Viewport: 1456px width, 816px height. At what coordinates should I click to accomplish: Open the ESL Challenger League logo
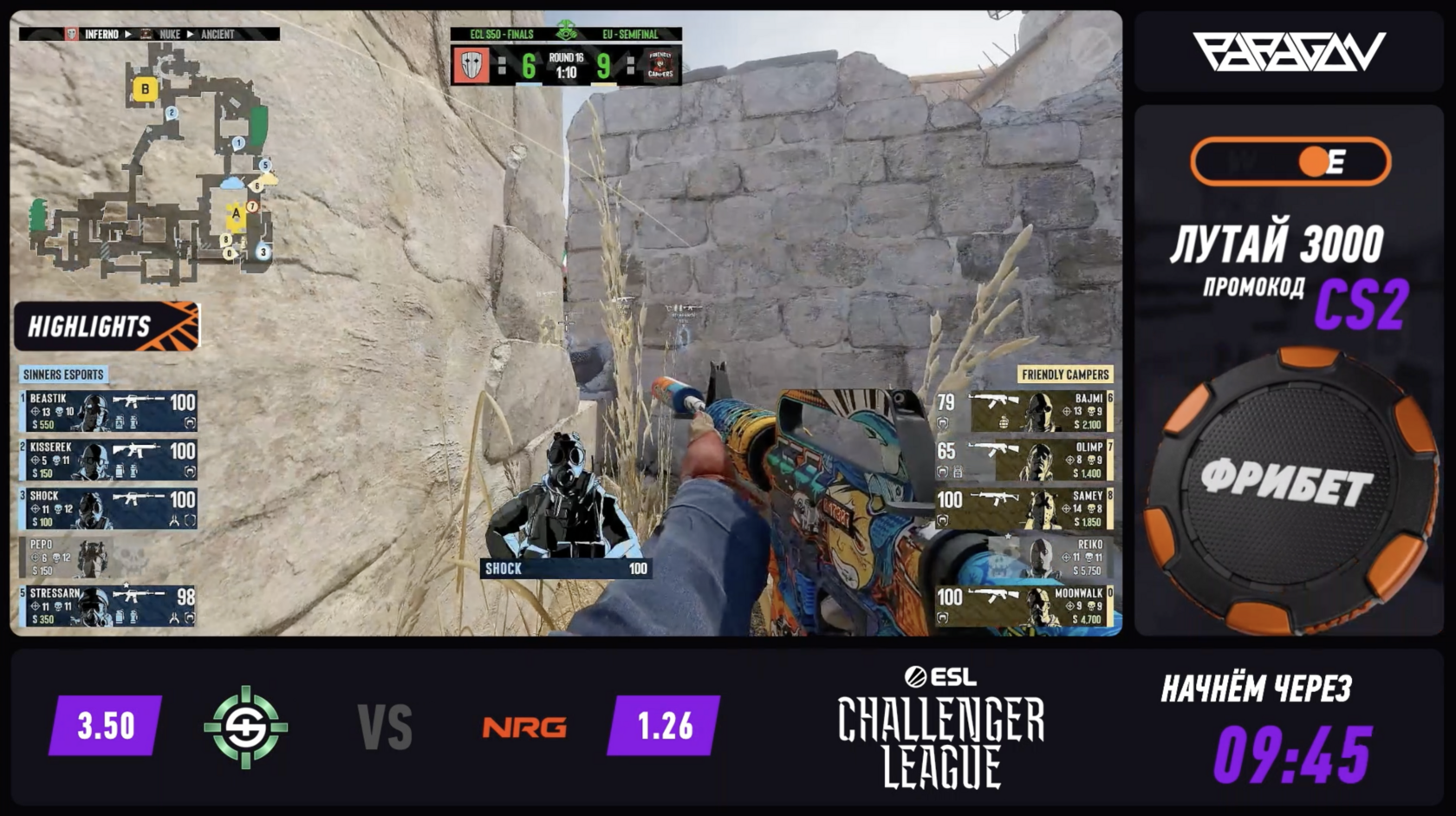coord(941,727)
